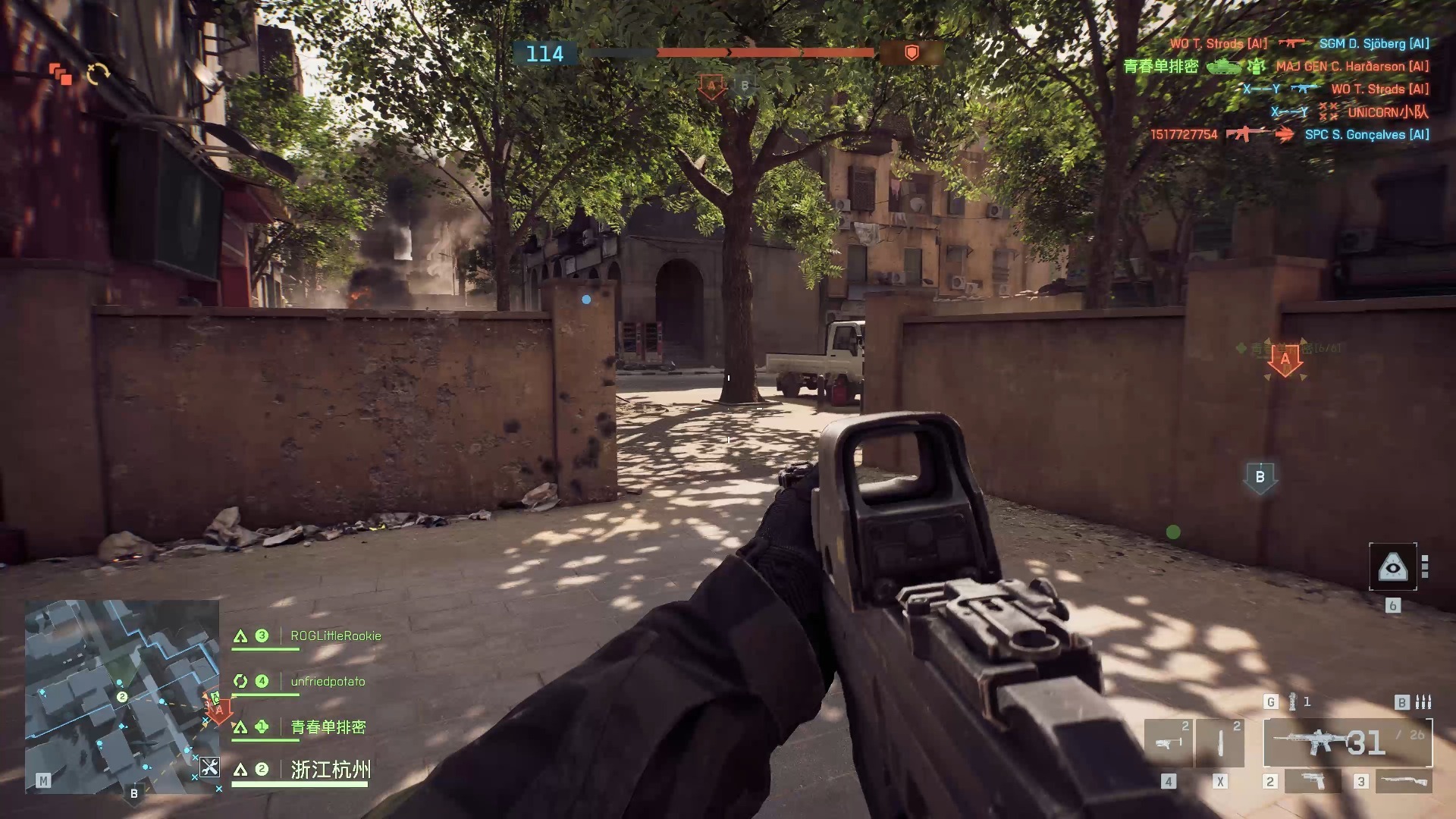Select the grenade icon

pyautogui.click(x=1292, y=701)
